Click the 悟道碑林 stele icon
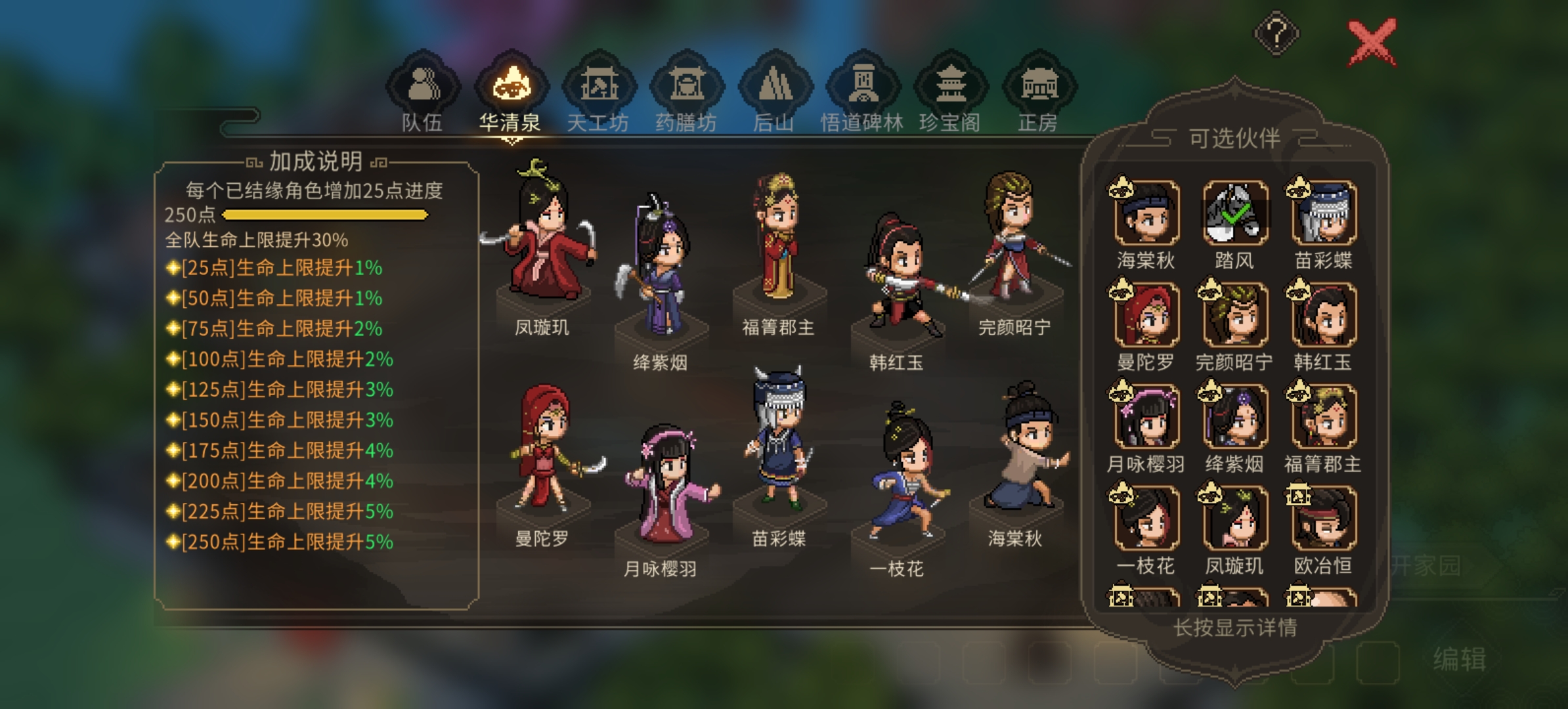Viewport: 1568px width, 709px height. click(865, 85)
